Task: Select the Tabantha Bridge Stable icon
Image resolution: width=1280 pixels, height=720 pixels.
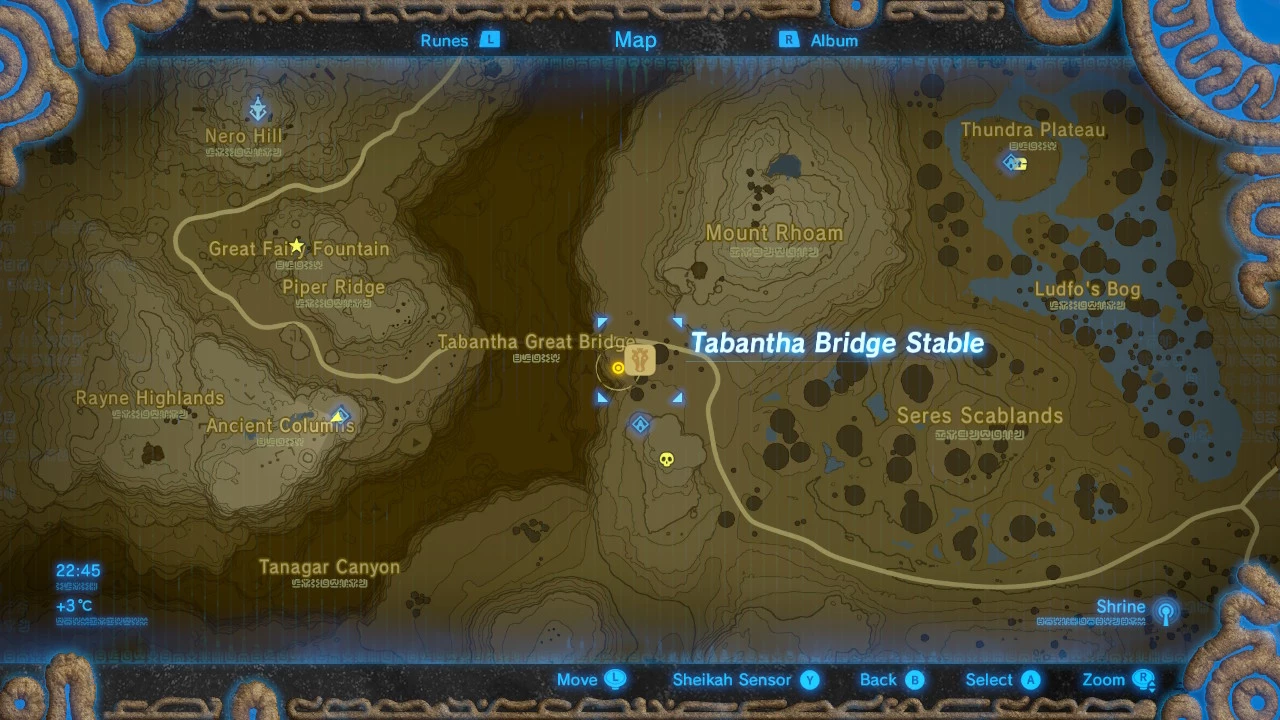Action: coord(640,360)
